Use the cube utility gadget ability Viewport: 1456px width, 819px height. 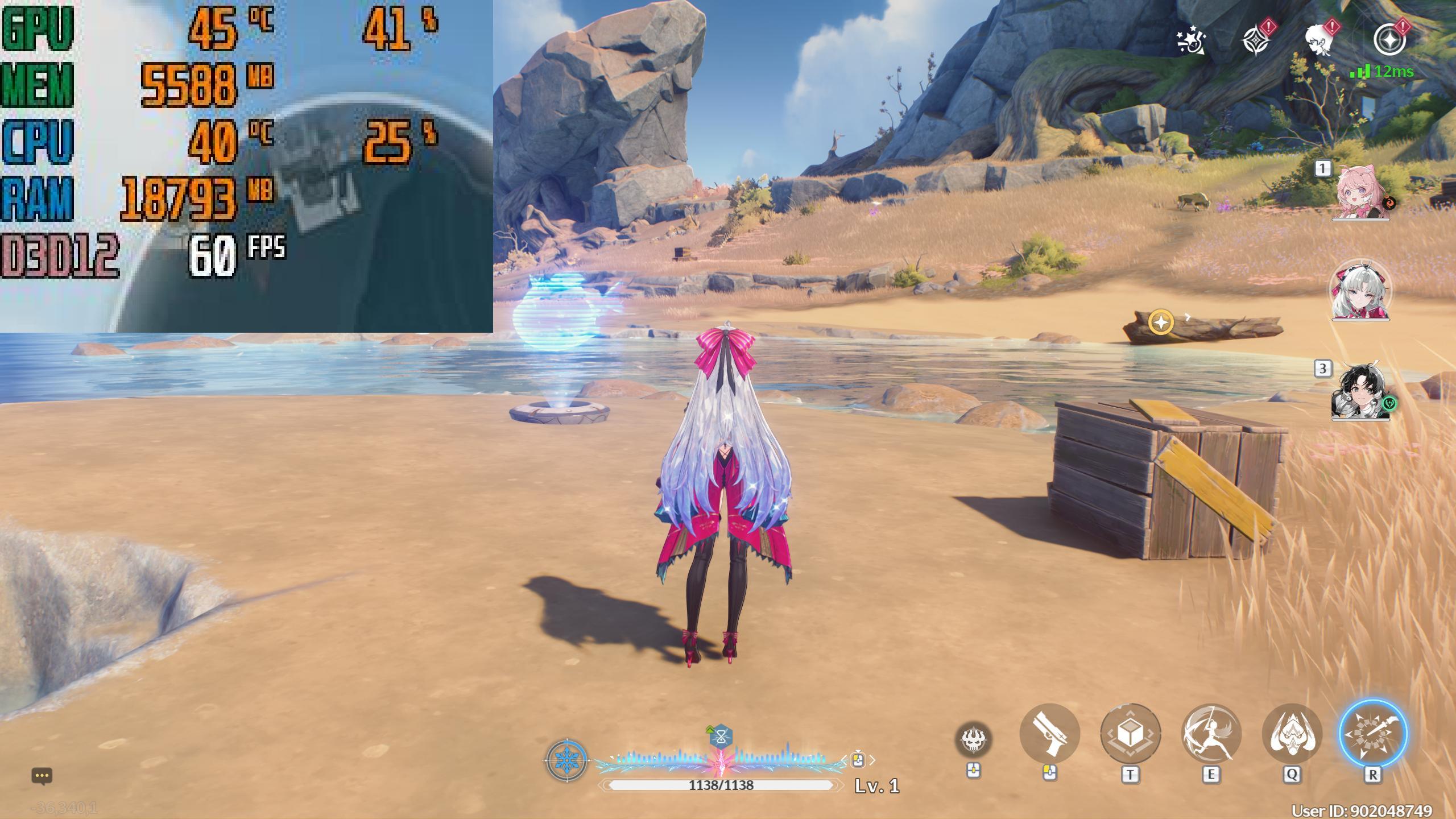tap(1130, 734)
